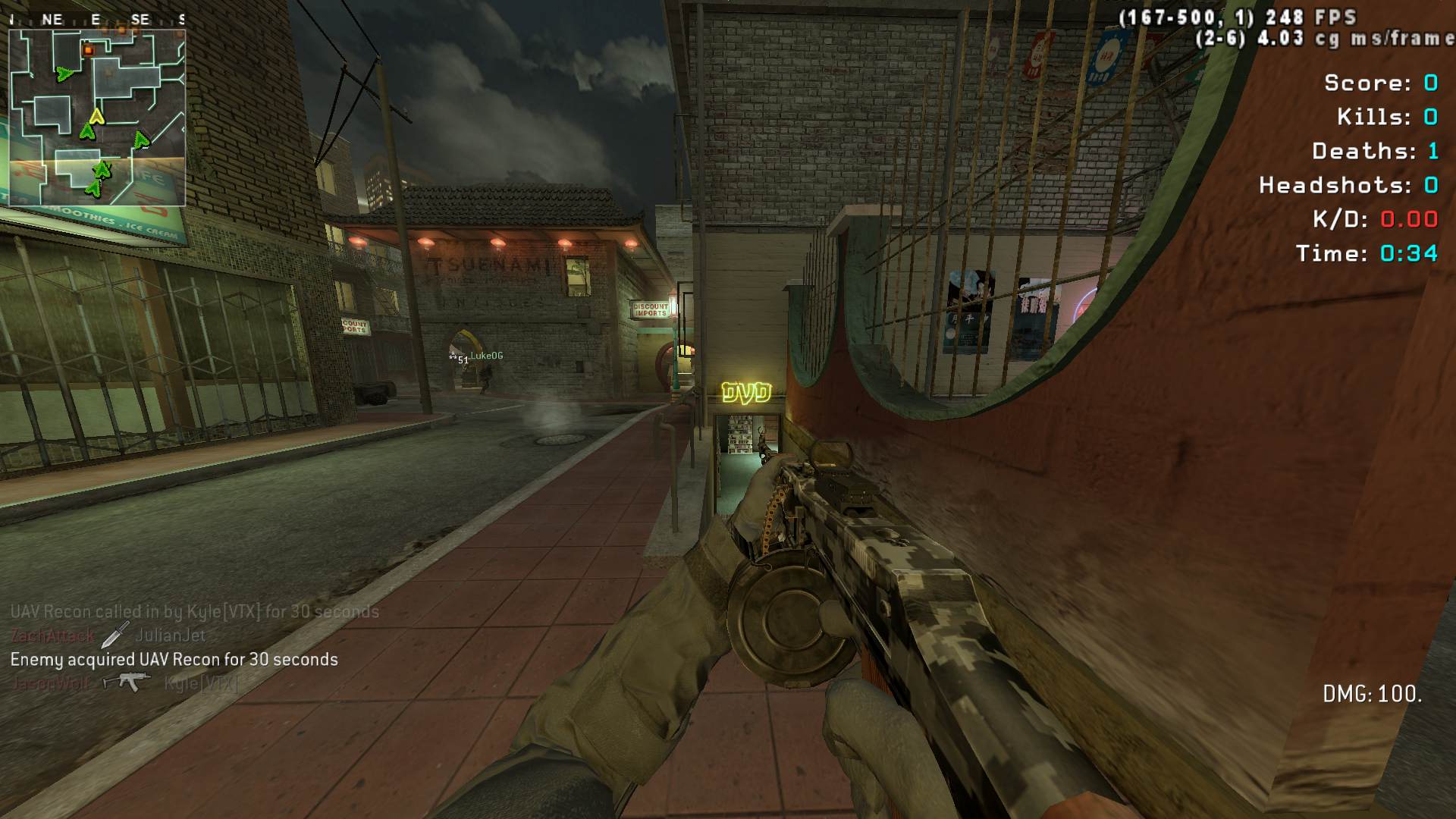The height and width of the screenshot is (819, 1456).
Task: Click the minimap in the corner
Action: 97,118
